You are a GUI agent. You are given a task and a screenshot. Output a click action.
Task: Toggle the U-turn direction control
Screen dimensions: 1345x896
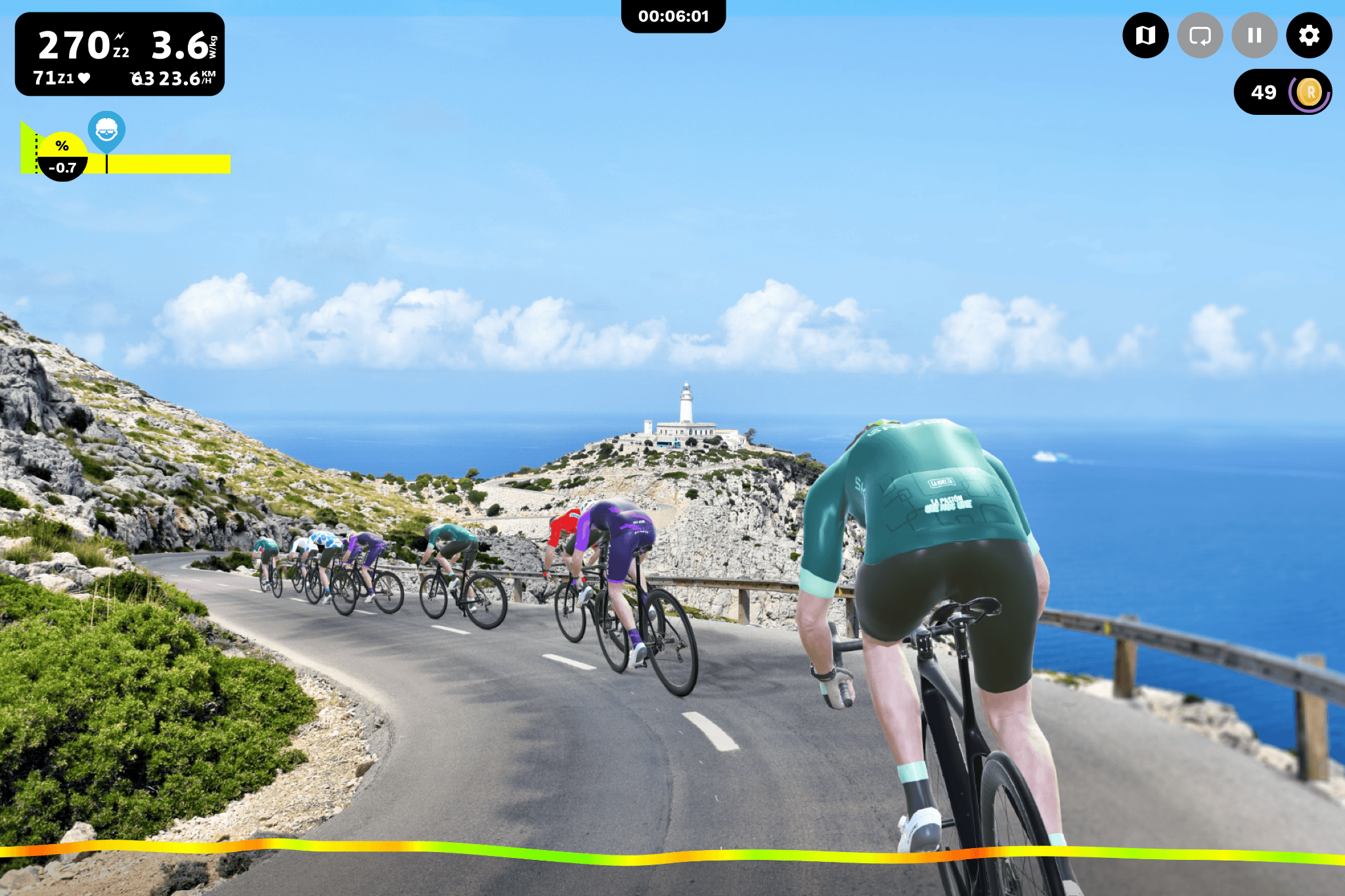click(1200, 36)
